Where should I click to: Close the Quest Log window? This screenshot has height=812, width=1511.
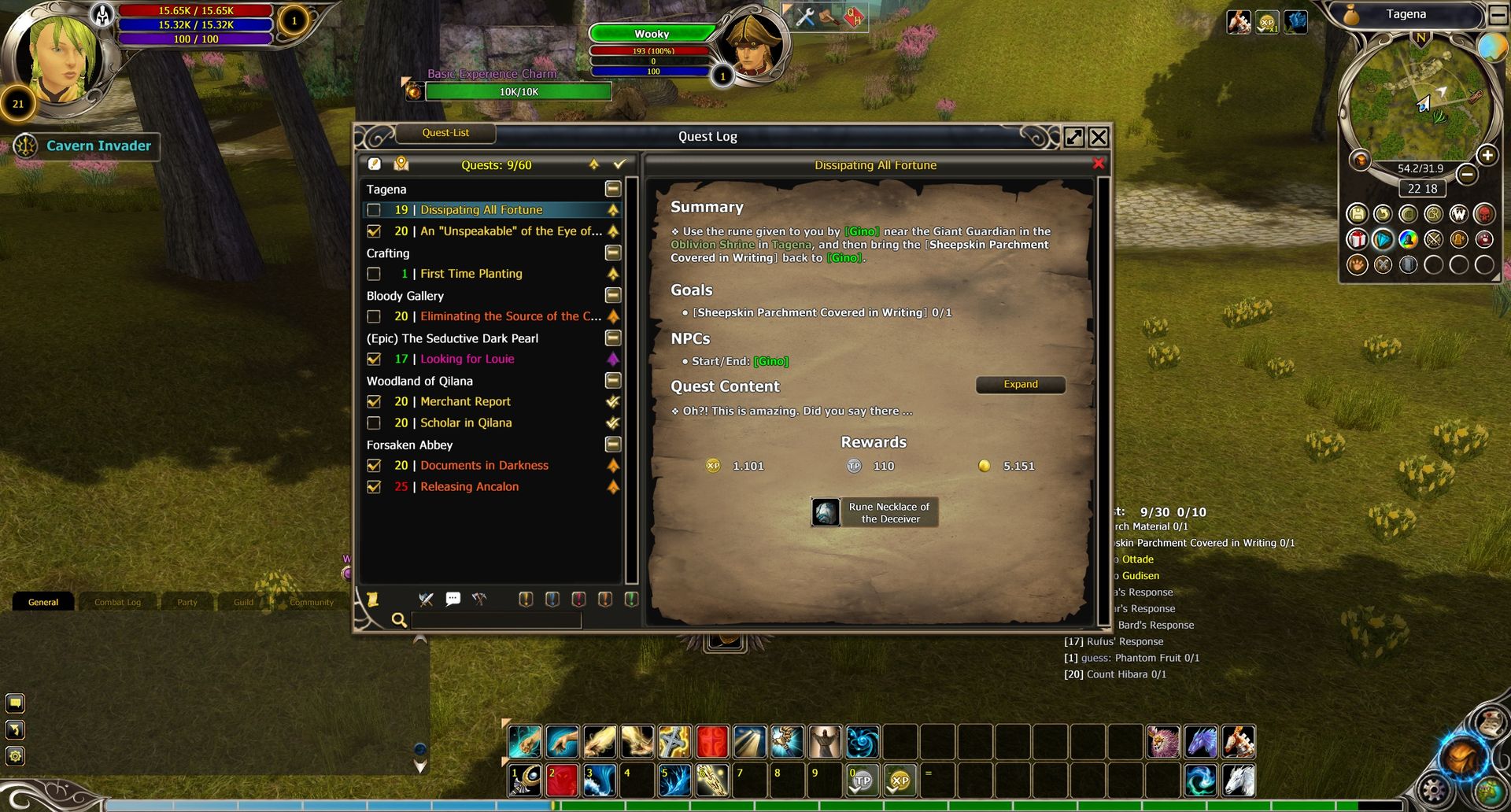point(1099,138)
